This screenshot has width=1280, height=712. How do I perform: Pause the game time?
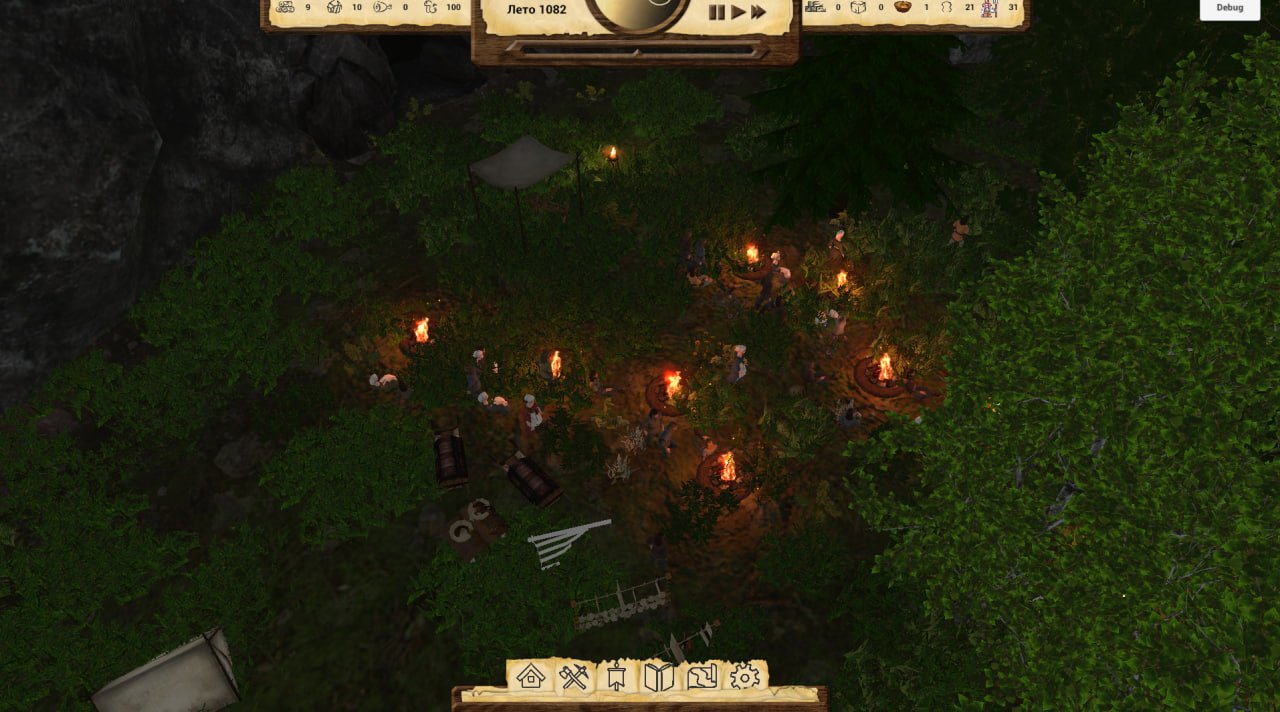click(716, 12)
